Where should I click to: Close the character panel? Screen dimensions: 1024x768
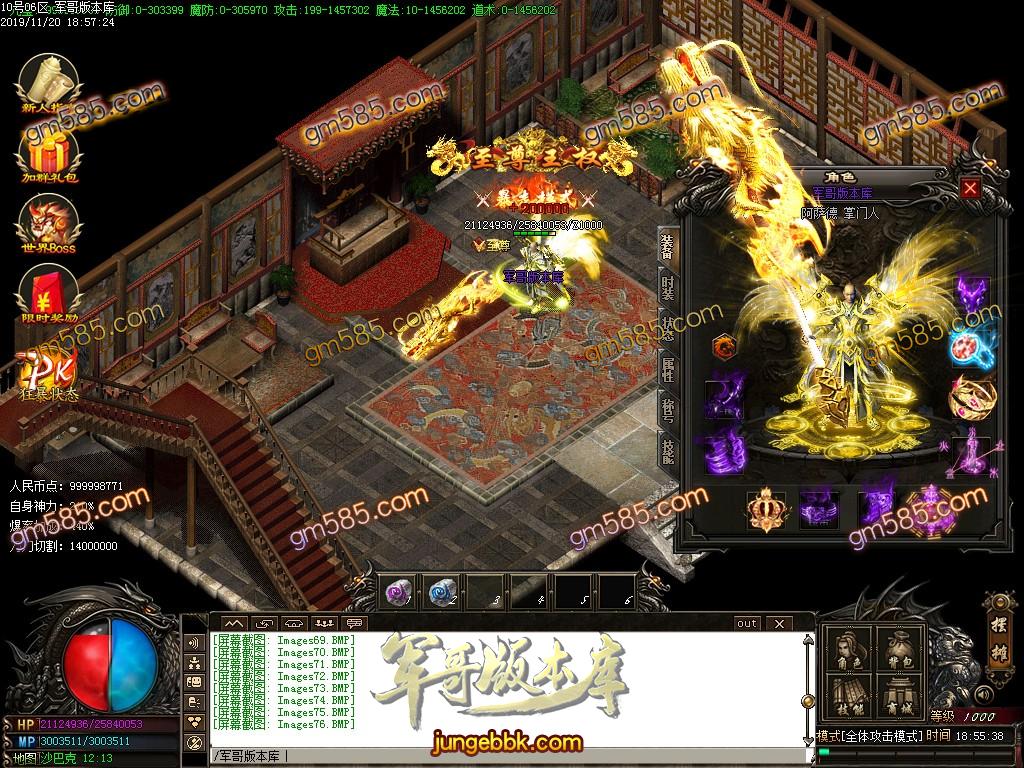click(x=969, y=187)
